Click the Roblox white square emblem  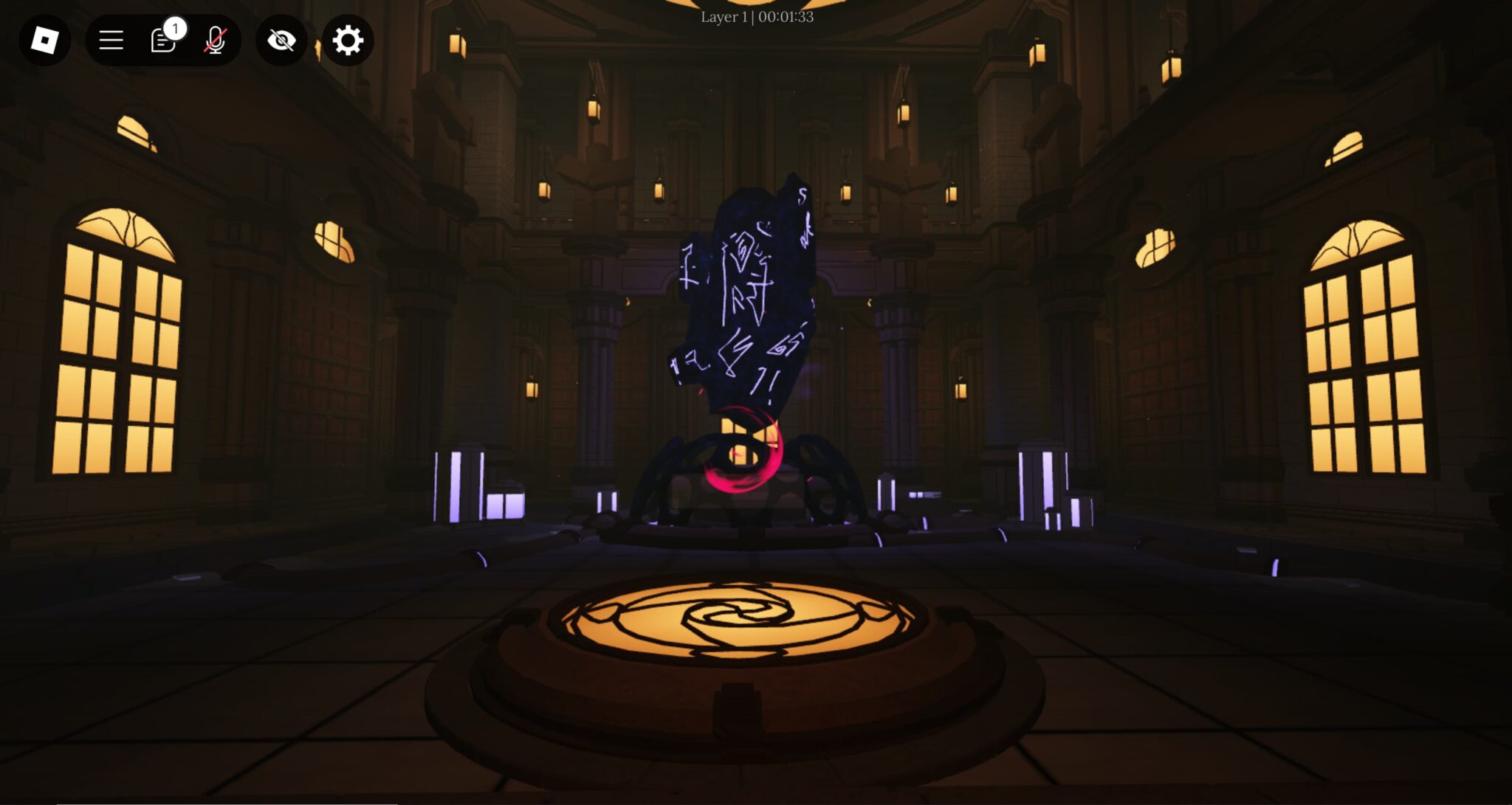pyautogui.click(x=44, y=41)
